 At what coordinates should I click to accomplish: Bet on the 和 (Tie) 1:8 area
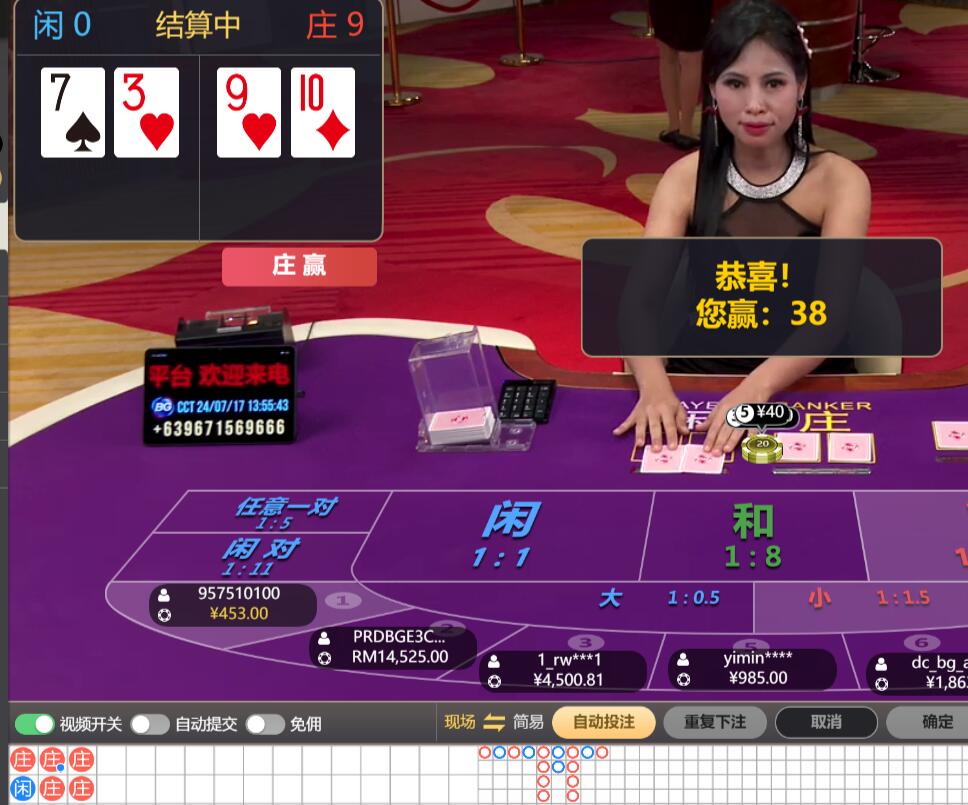coord(752,535)
